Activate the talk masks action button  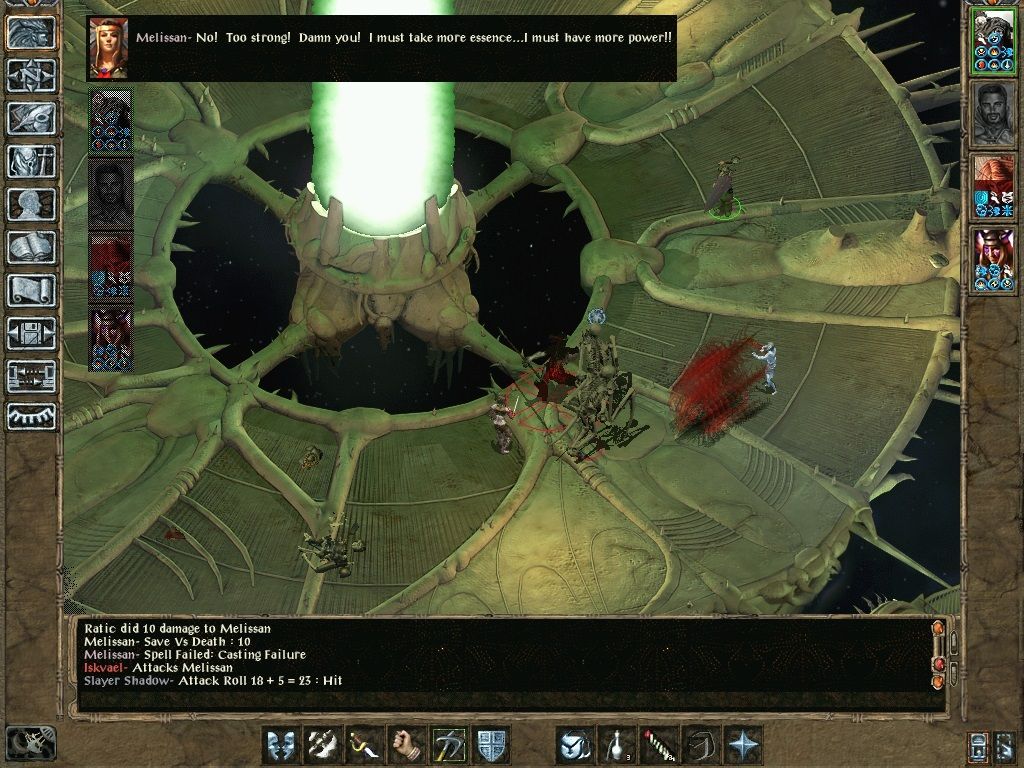click(281, 745)
